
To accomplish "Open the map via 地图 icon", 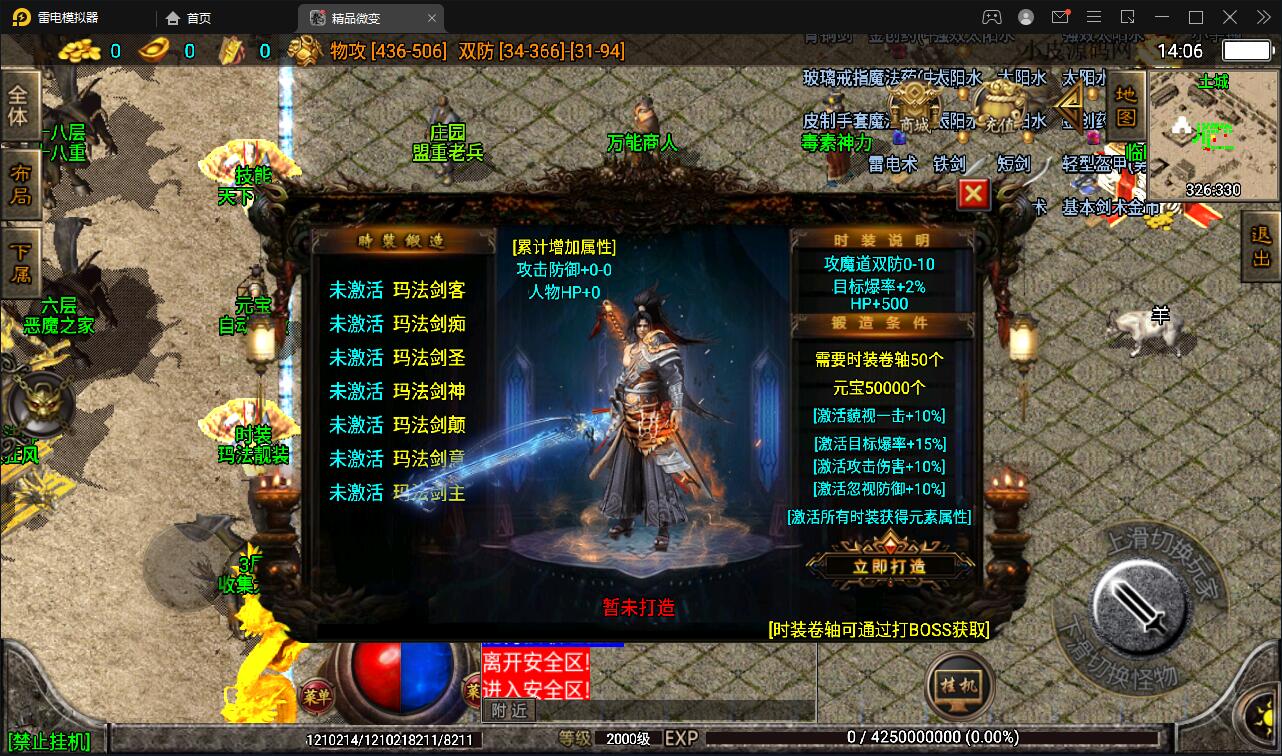I will pos(1125,105).
